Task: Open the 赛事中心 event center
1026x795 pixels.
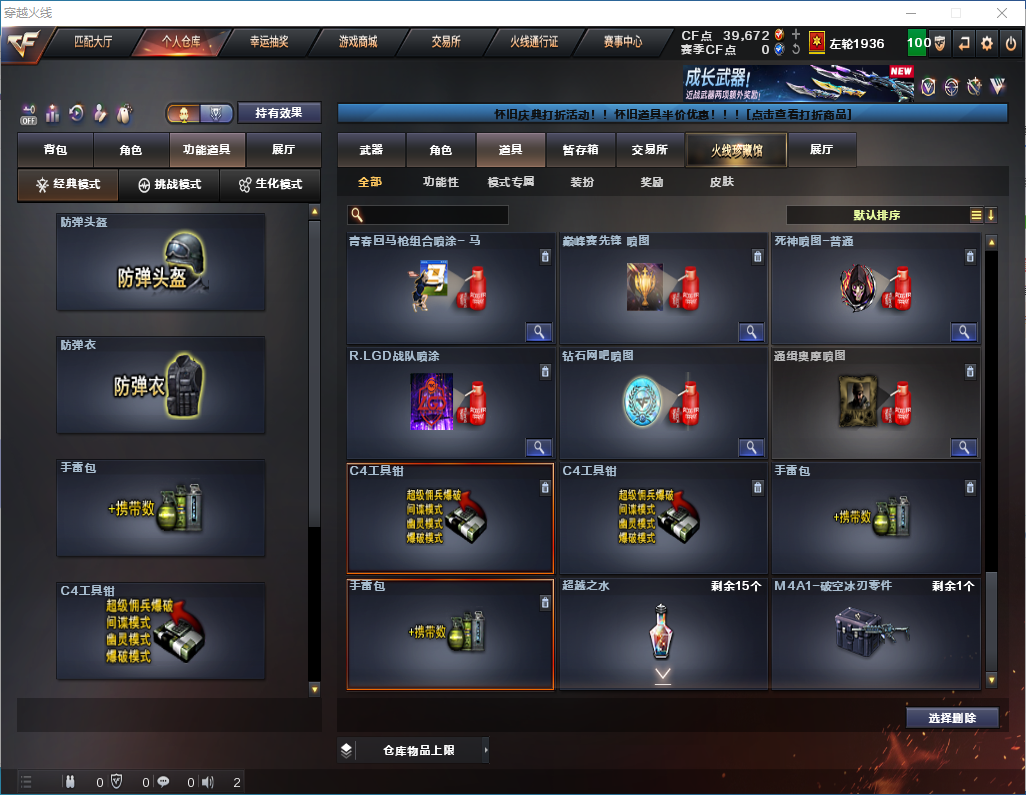Action: pyautogui.click(x=622, y=42)
